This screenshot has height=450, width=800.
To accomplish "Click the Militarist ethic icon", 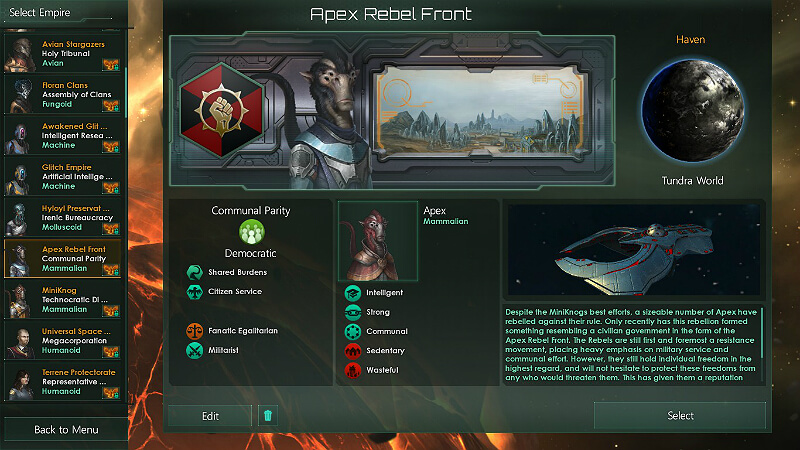I will click(194, 350).
